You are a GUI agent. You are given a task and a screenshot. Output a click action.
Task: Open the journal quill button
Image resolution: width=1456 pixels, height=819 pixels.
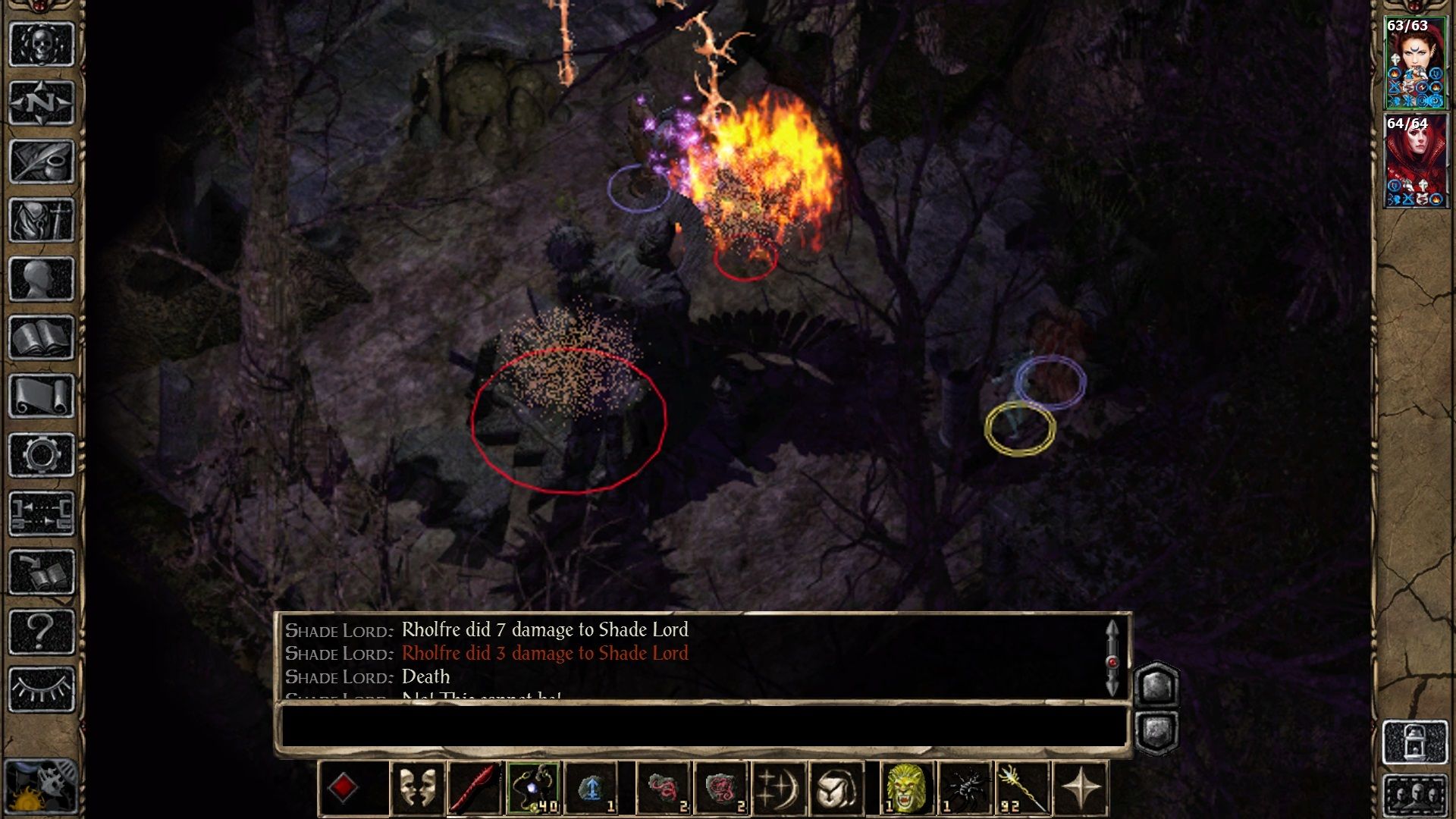[x=41, y=162]
